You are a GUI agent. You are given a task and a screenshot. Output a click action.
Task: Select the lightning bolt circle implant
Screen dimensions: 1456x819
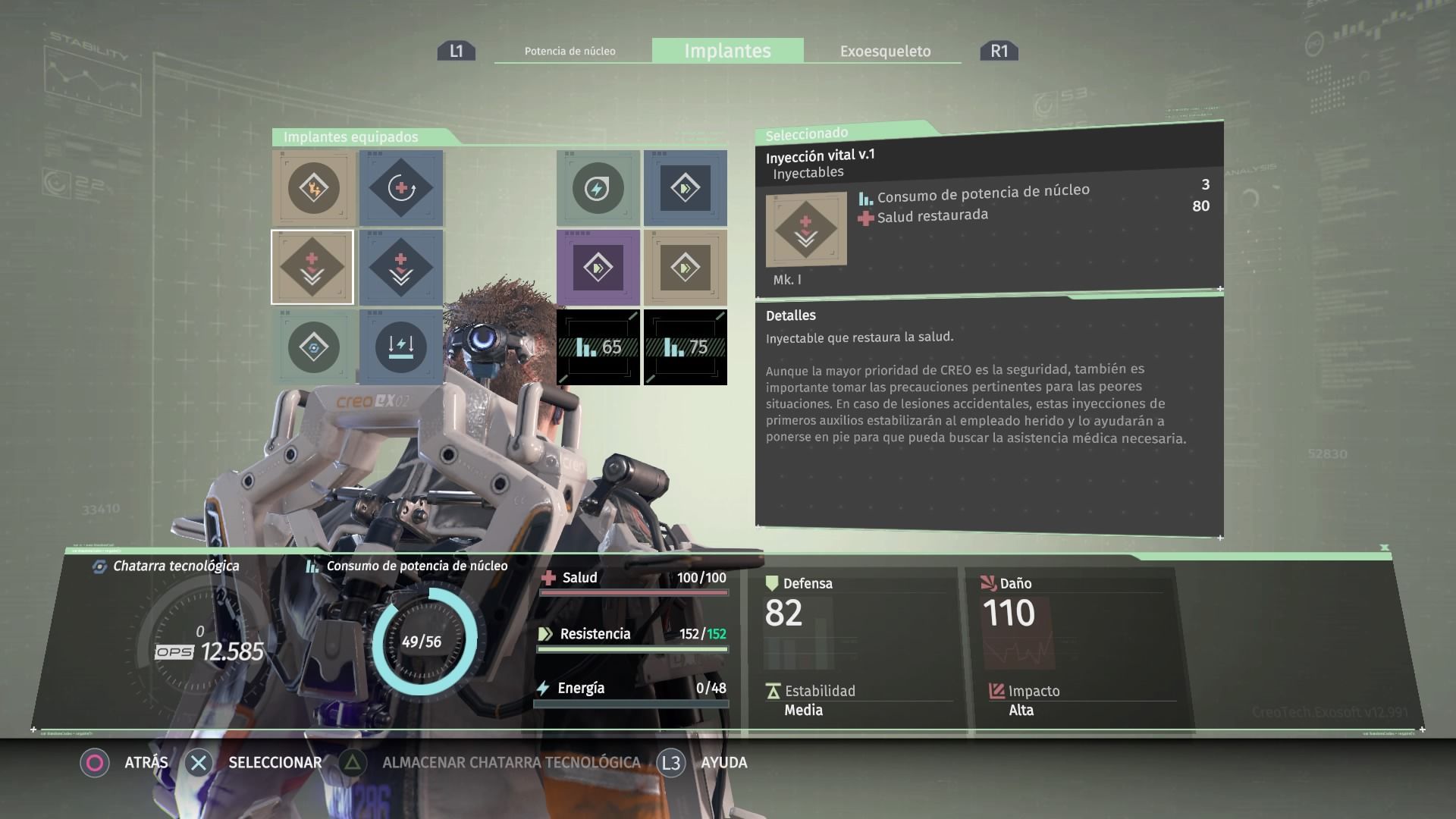tap(598, 188)
